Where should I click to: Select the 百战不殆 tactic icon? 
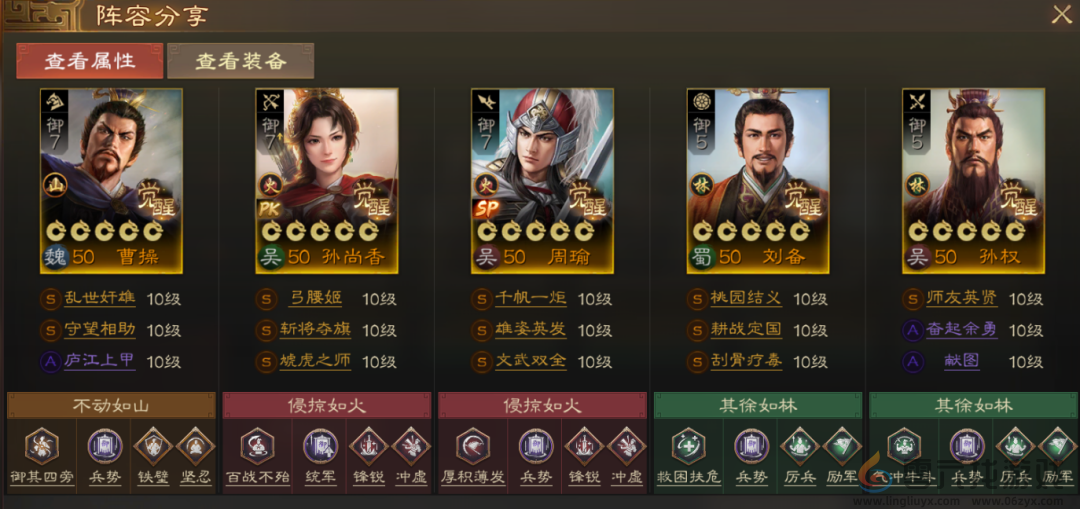pyautogui.click(x=256, y=445)
